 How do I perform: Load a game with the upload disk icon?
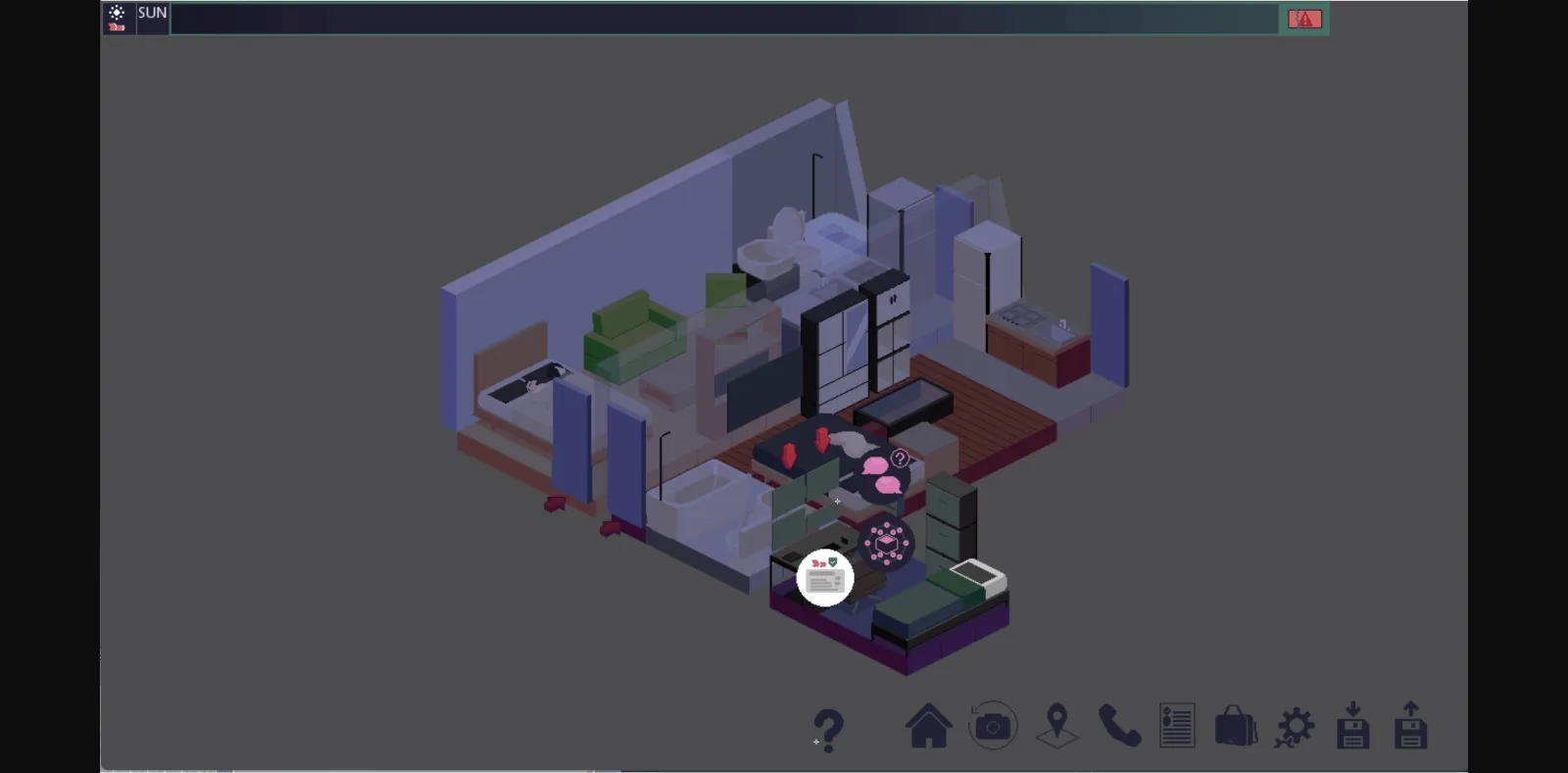click(x=1411, y=726)
